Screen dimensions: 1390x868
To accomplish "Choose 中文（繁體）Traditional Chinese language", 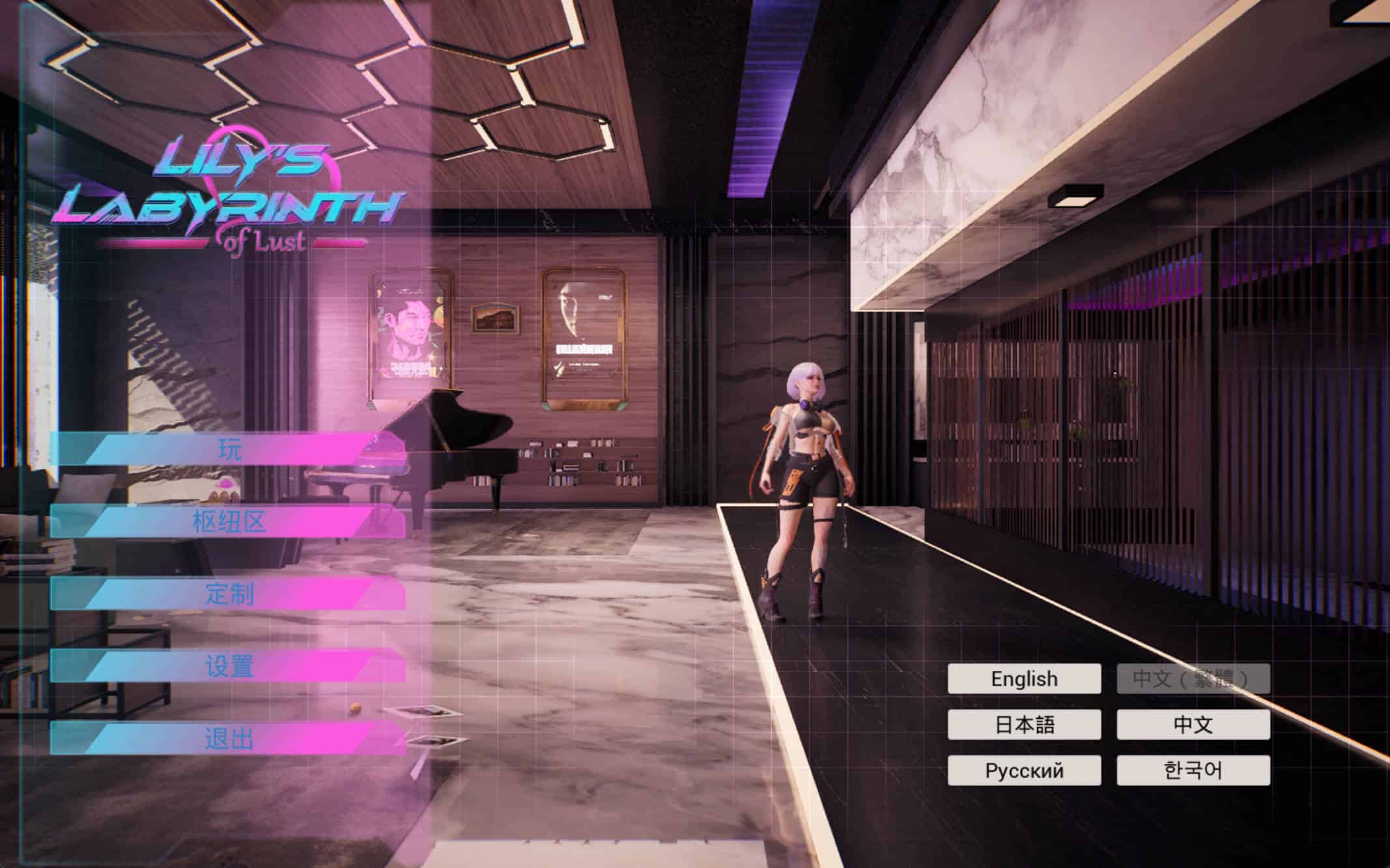I will pos(1193,679).
